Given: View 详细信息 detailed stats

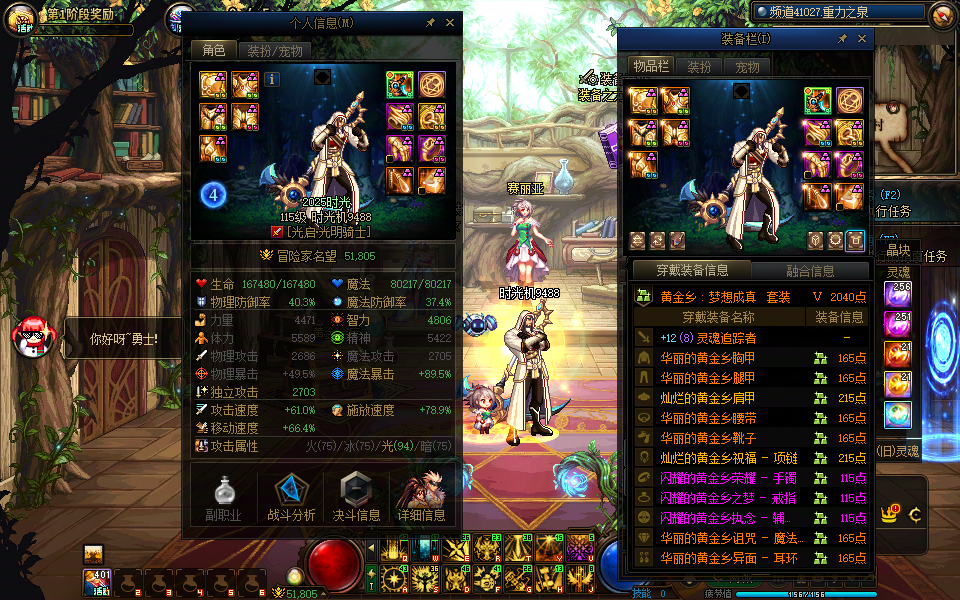Looking at the screenshot, I should coord(421,497).
